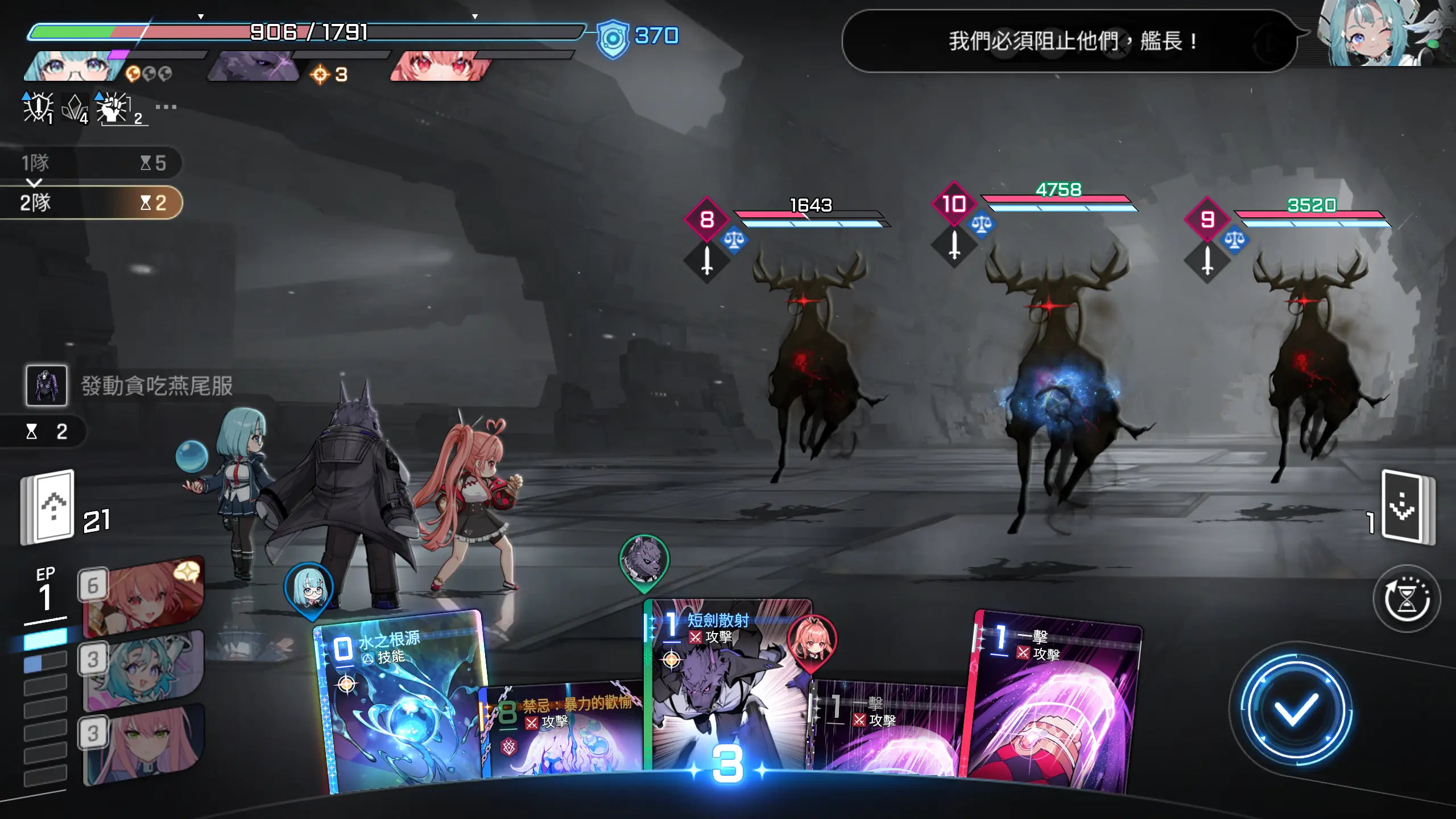This screenshot has width=1456, height=819.
Task: Inspect the 發動貪吃燕尾服 tailcoat item icon
Action: tap(47, 386)
